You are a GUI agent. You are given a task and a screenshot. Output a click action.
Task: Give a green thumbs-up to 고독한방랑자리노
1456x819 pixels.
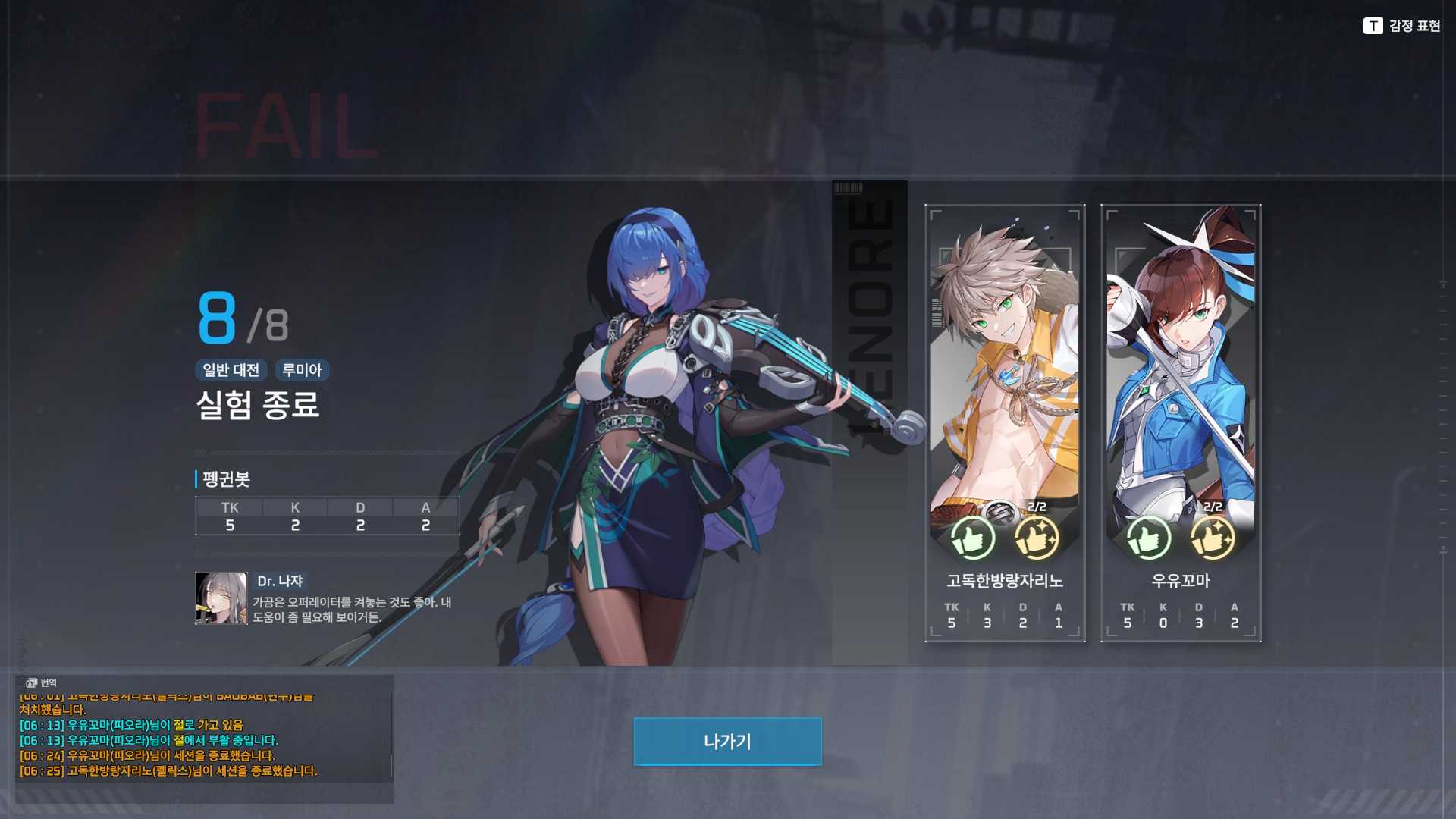(972, 538)
